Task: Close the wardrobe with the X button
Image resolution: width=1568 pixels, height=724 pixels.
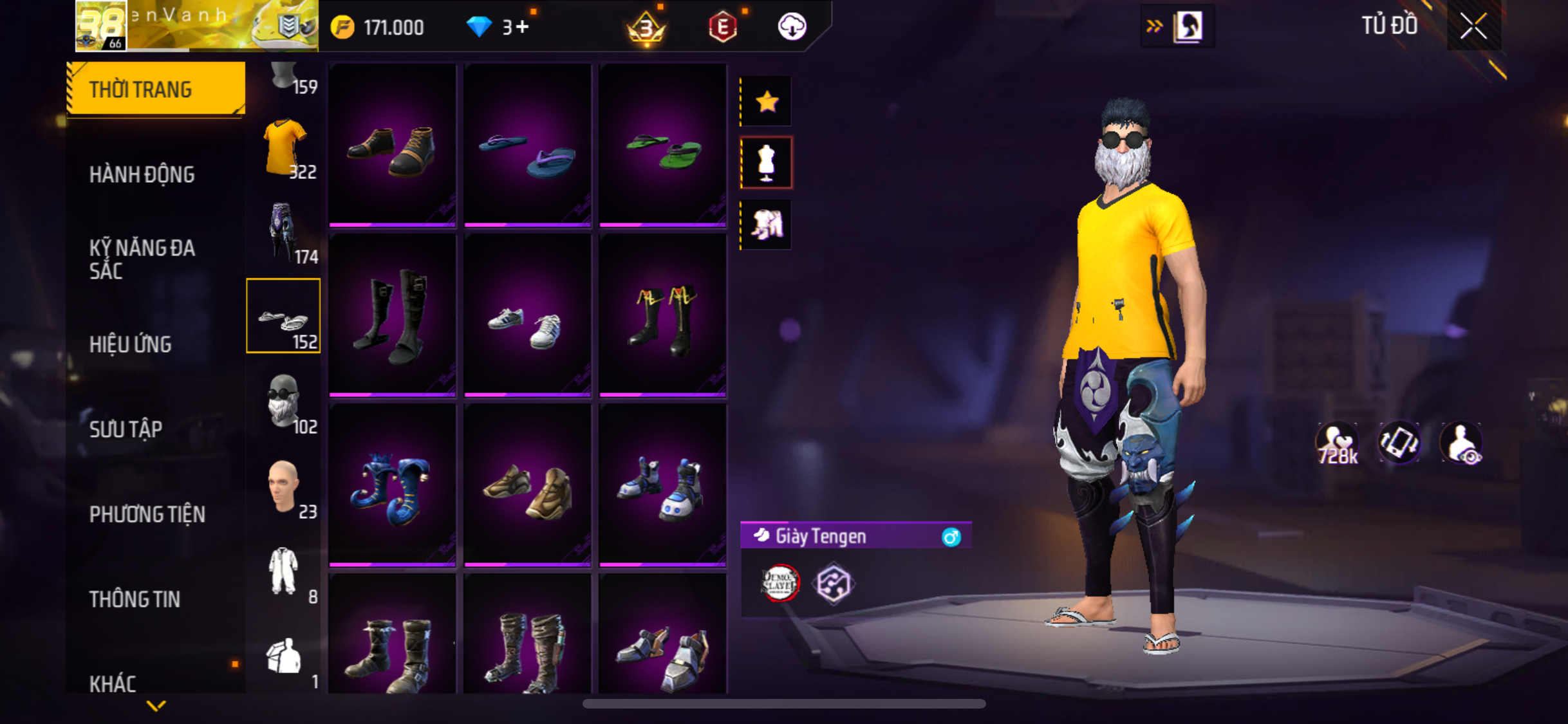Action: coord(1473,26)
